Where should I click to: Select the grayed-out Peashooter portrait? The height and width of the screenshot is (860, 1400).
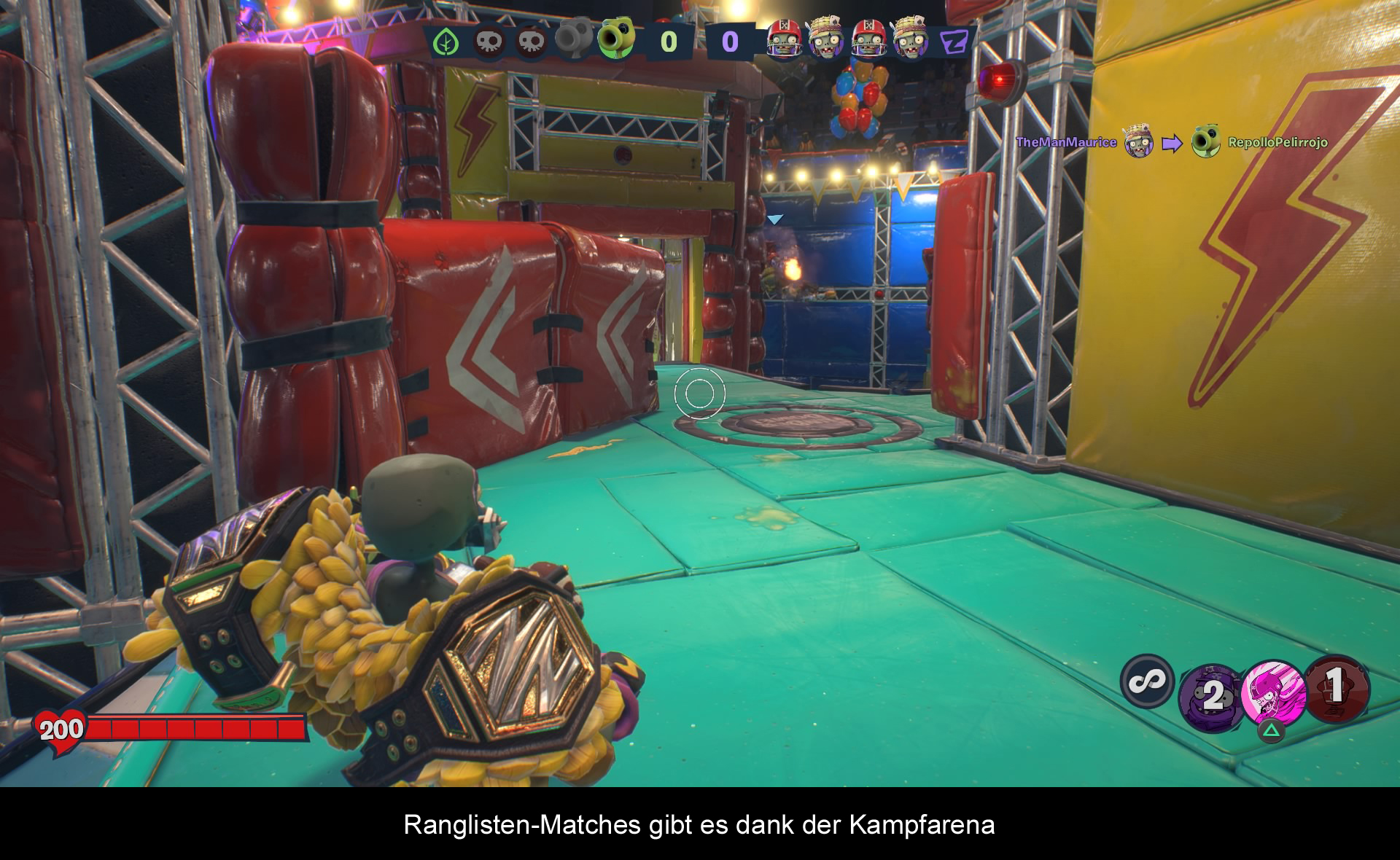tap(574, 39)
